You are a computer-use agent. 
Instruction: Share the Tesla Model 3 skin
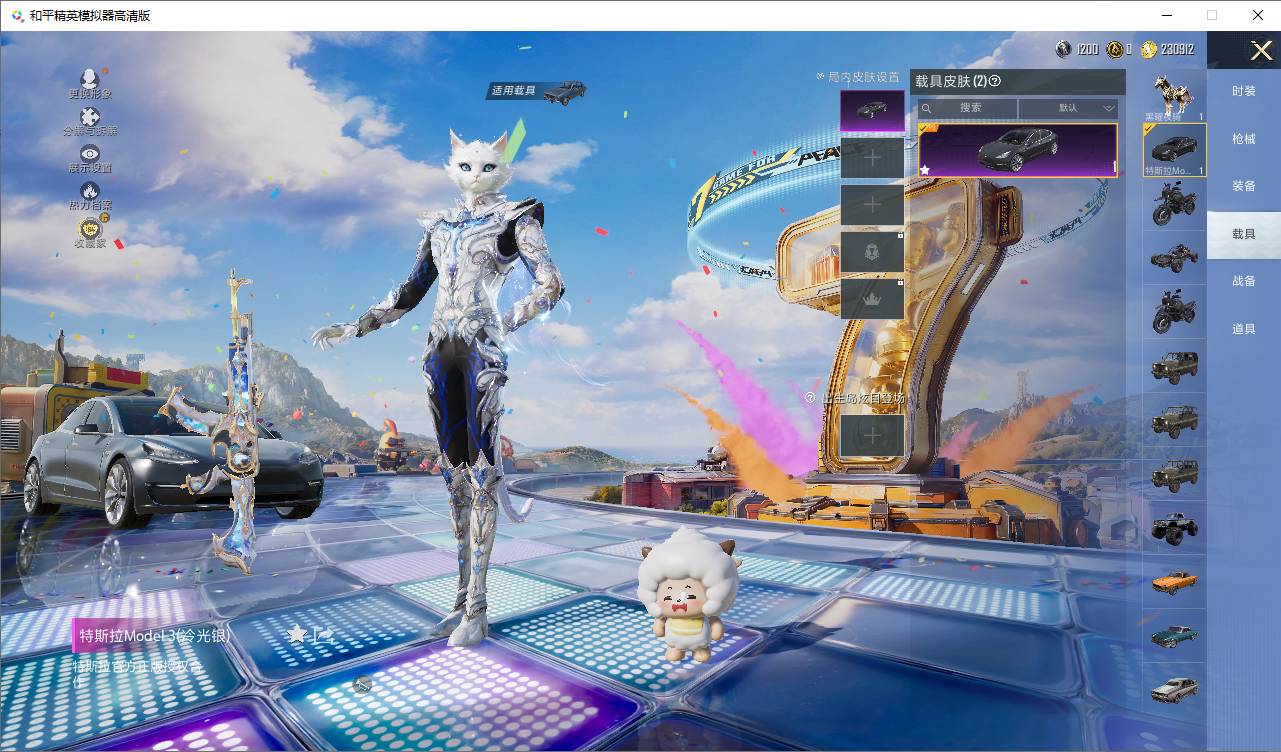323,634
